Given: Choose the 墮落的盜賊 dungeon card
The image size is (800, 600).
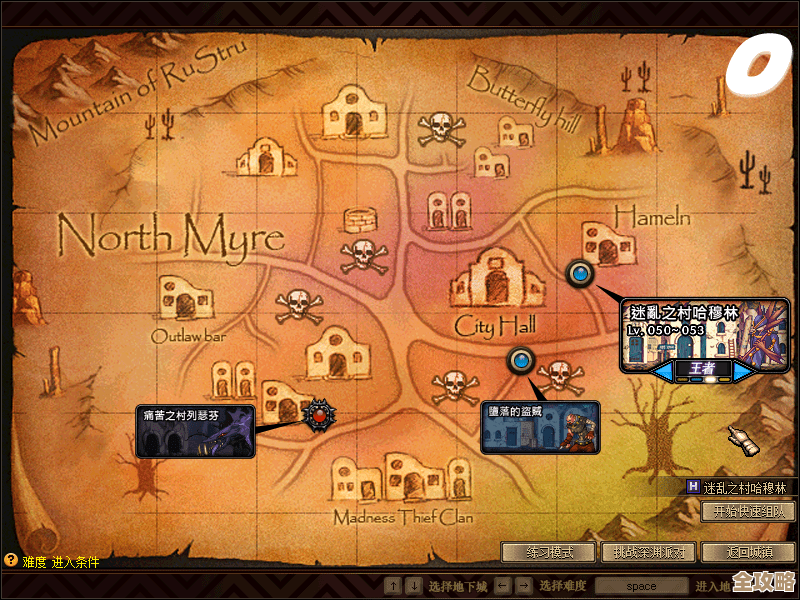Looking at the screenshot, I should click(540, 428).
